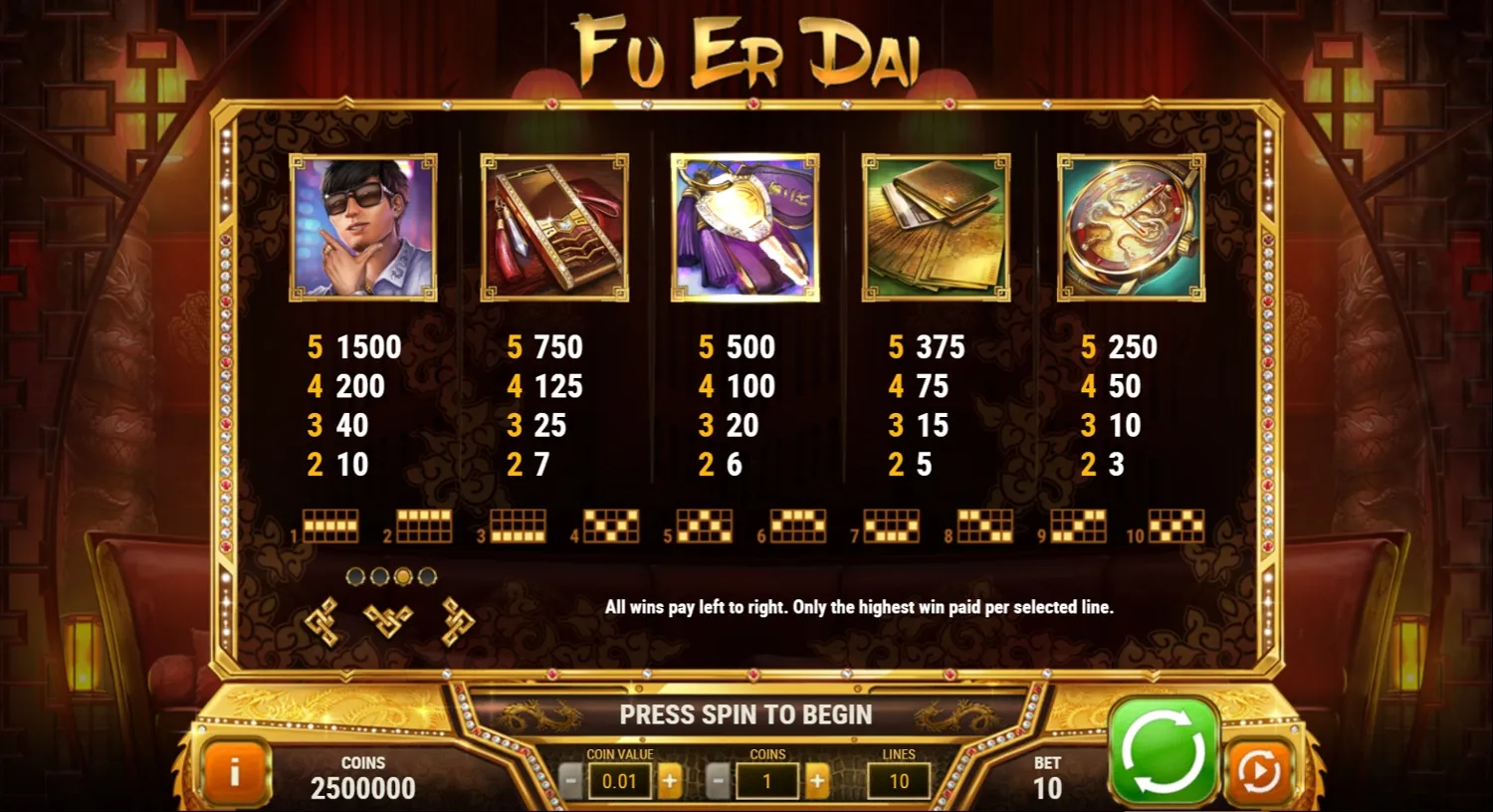Select the first page indicator dot
This screenshot has height=812, width=1493.
[354, 575]
